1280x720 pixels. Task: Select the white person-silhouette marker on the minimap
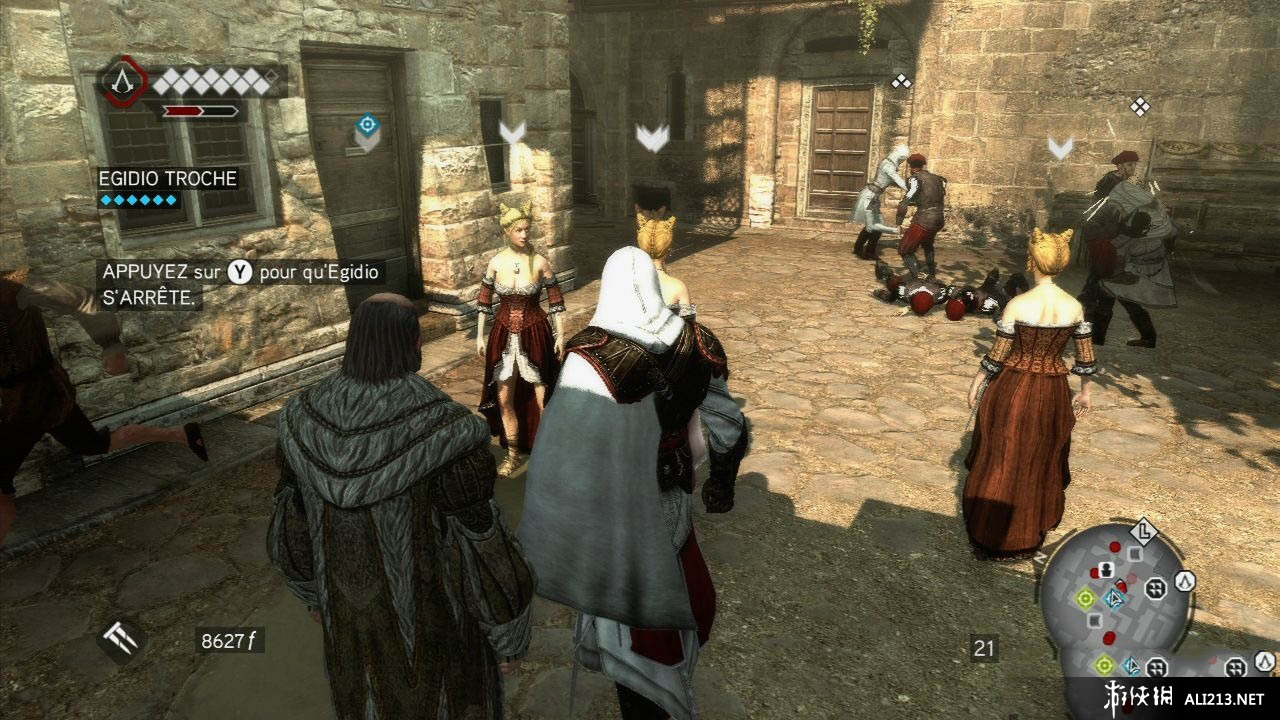[x=1107, y=570]
